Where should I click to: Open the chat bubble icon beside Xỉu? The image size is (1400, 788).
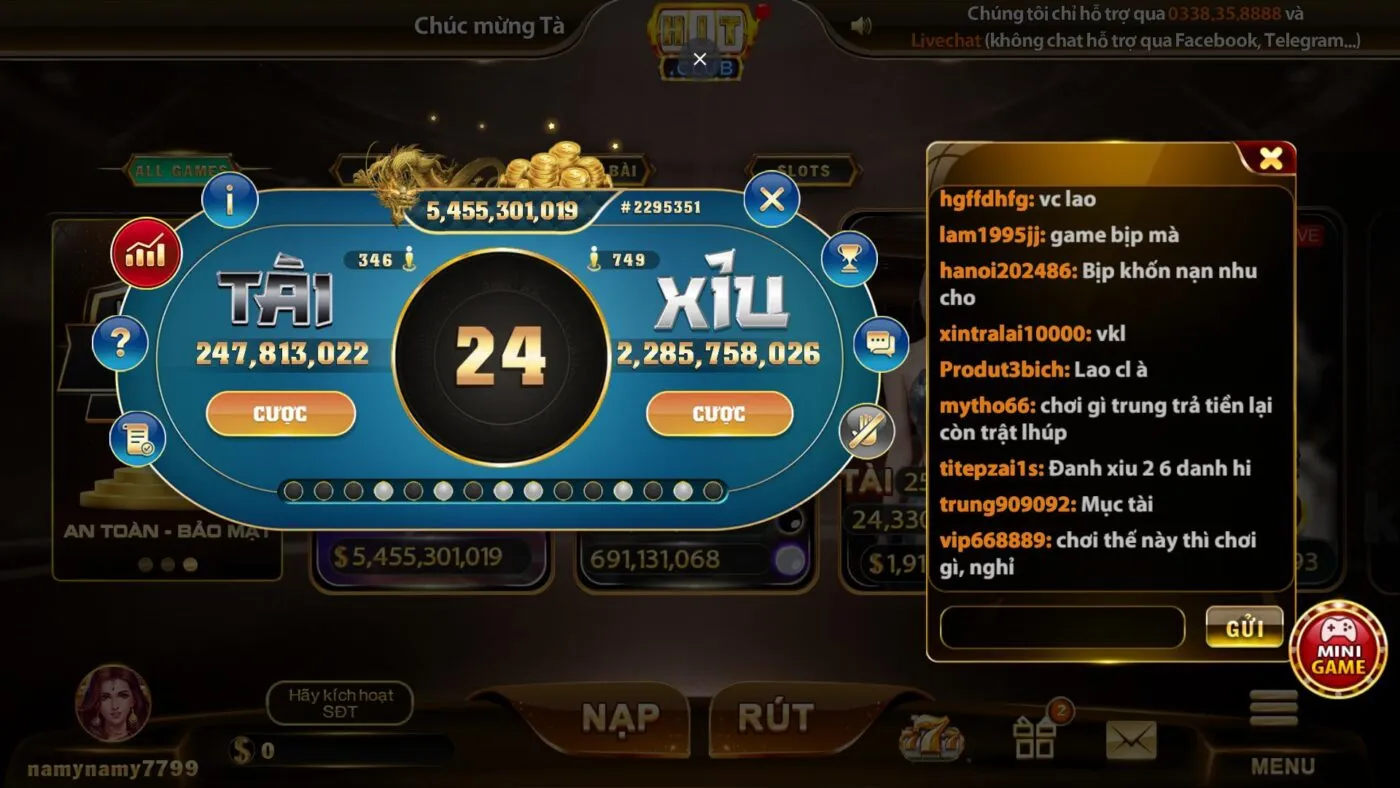pos(879,344)
